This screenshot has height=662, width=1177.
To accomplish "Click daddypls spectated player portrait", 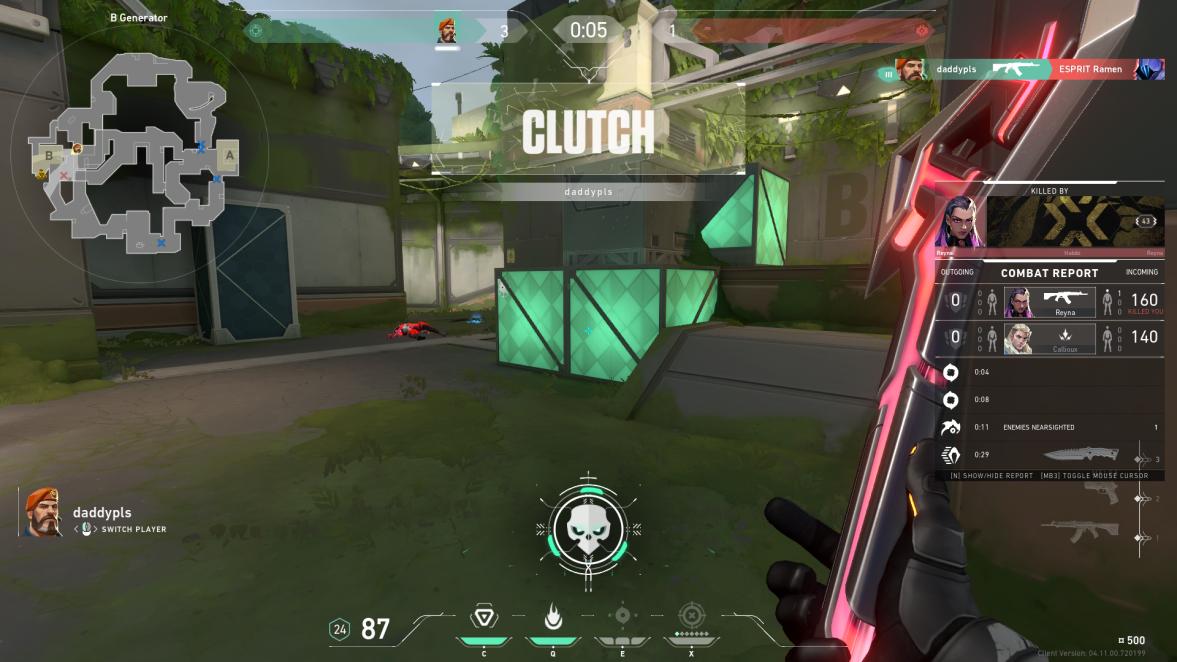I will click(42, 512).
